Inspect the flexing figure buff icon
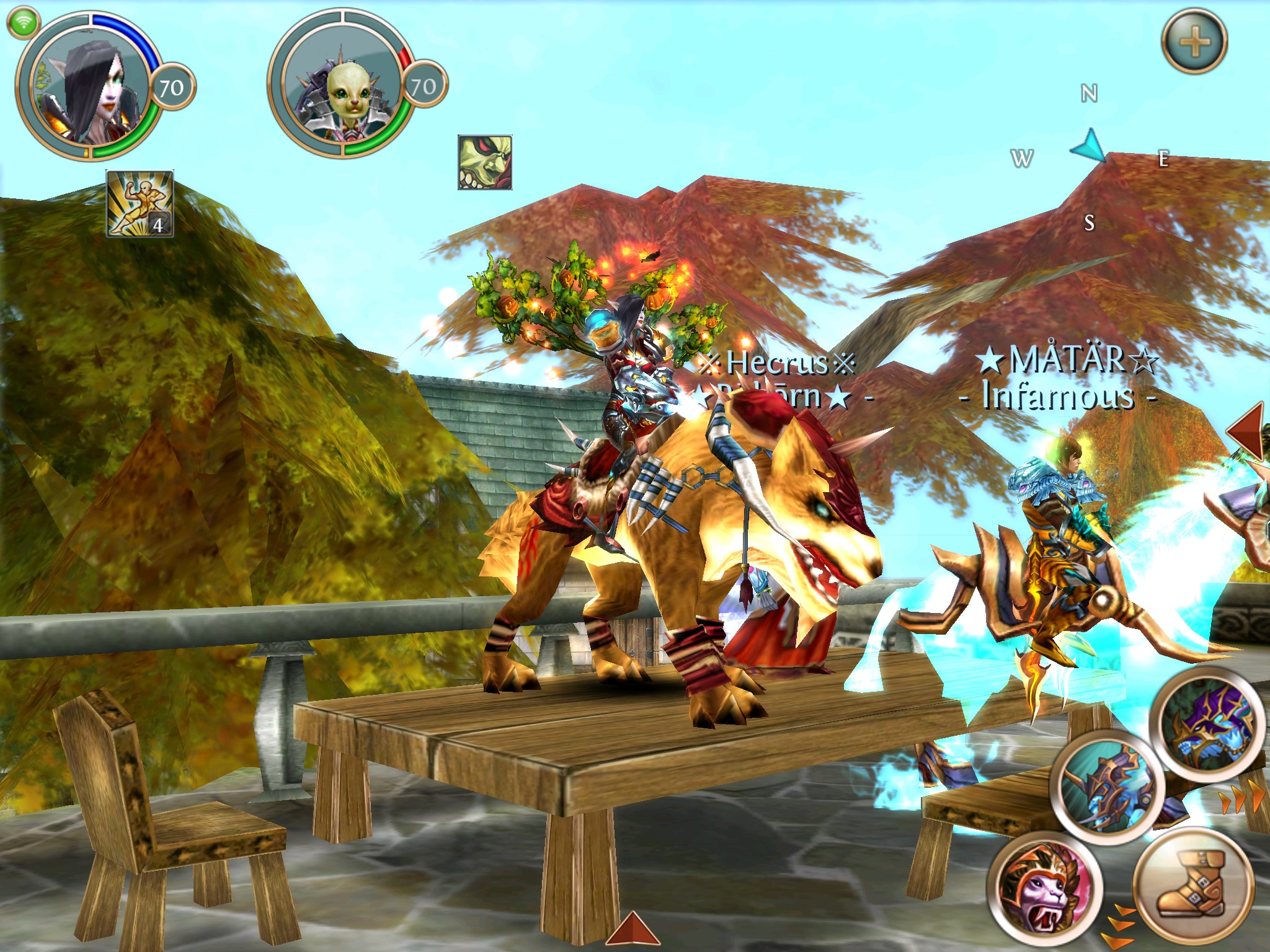 pos(140,203)
